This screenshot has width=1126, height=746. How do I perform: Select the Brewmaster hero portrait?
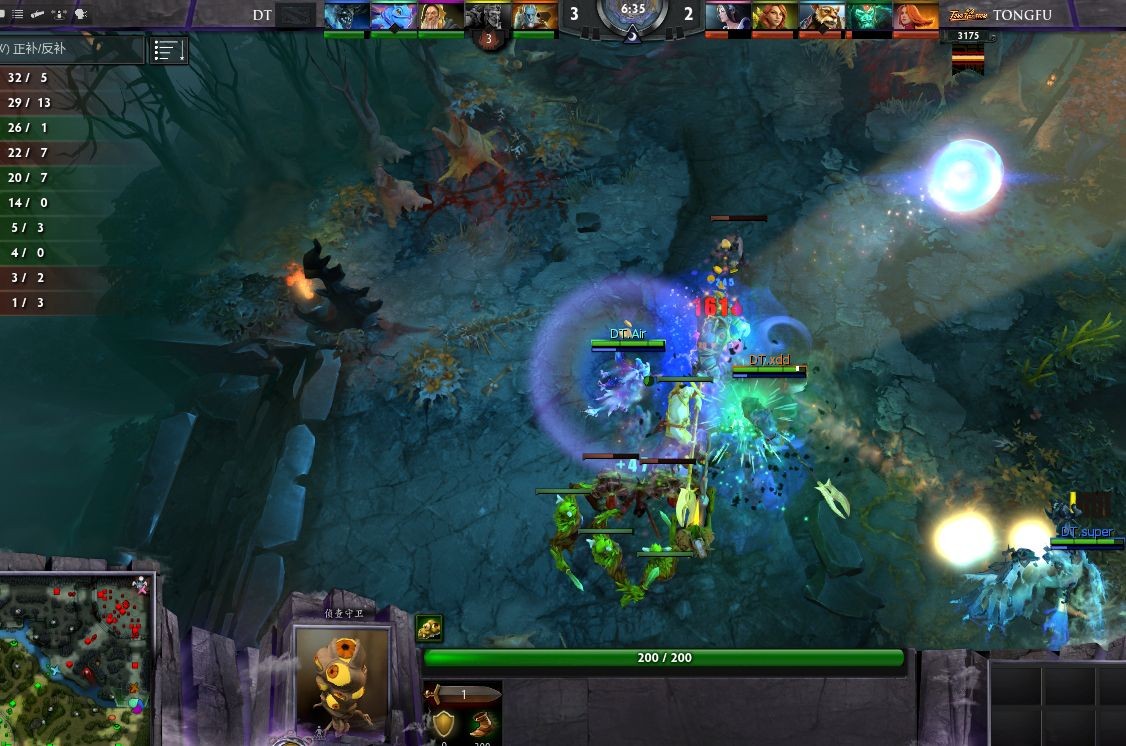(821, 16)
